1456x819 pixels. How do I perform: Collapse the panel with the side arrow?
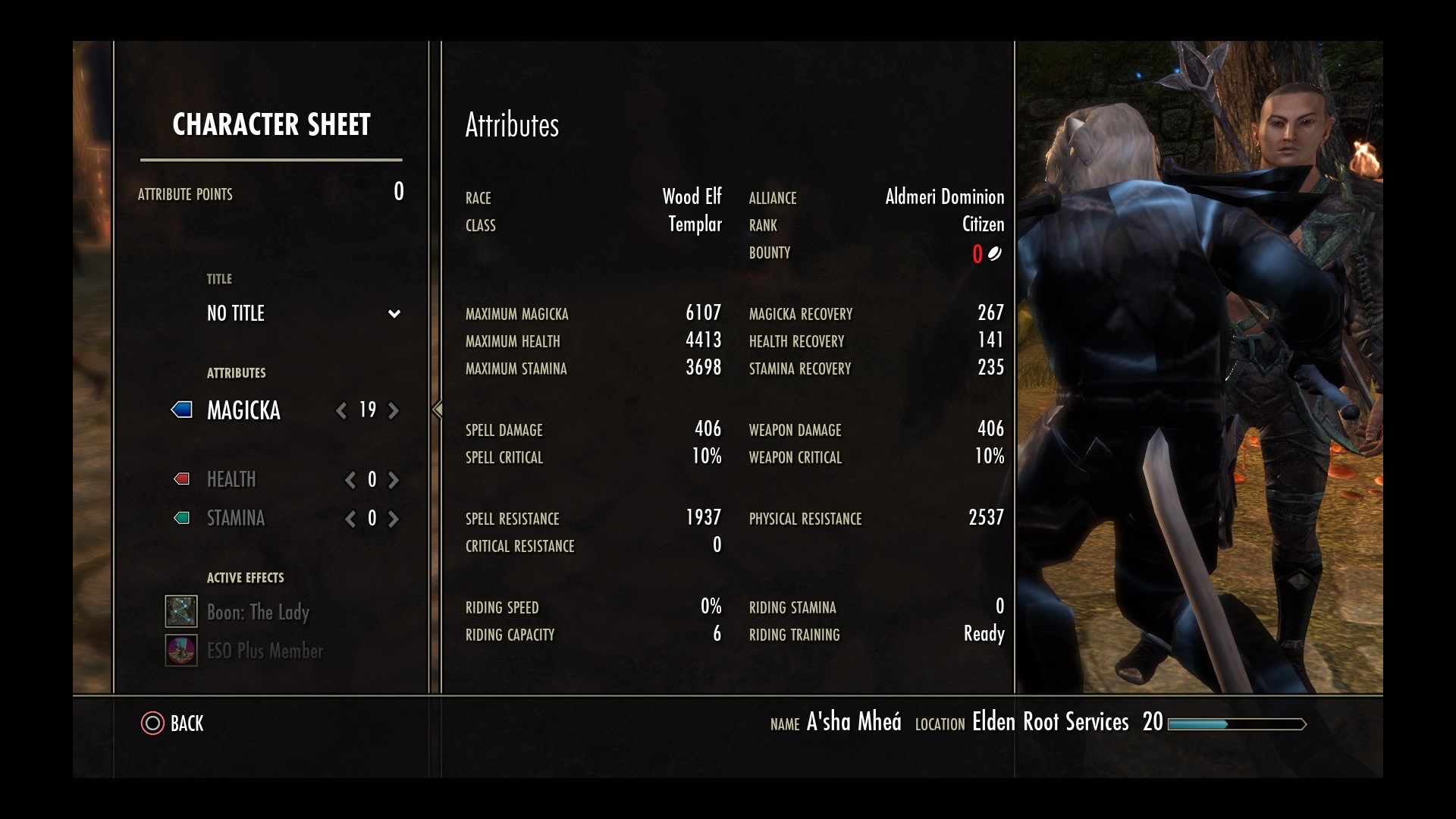coord(437,409)
